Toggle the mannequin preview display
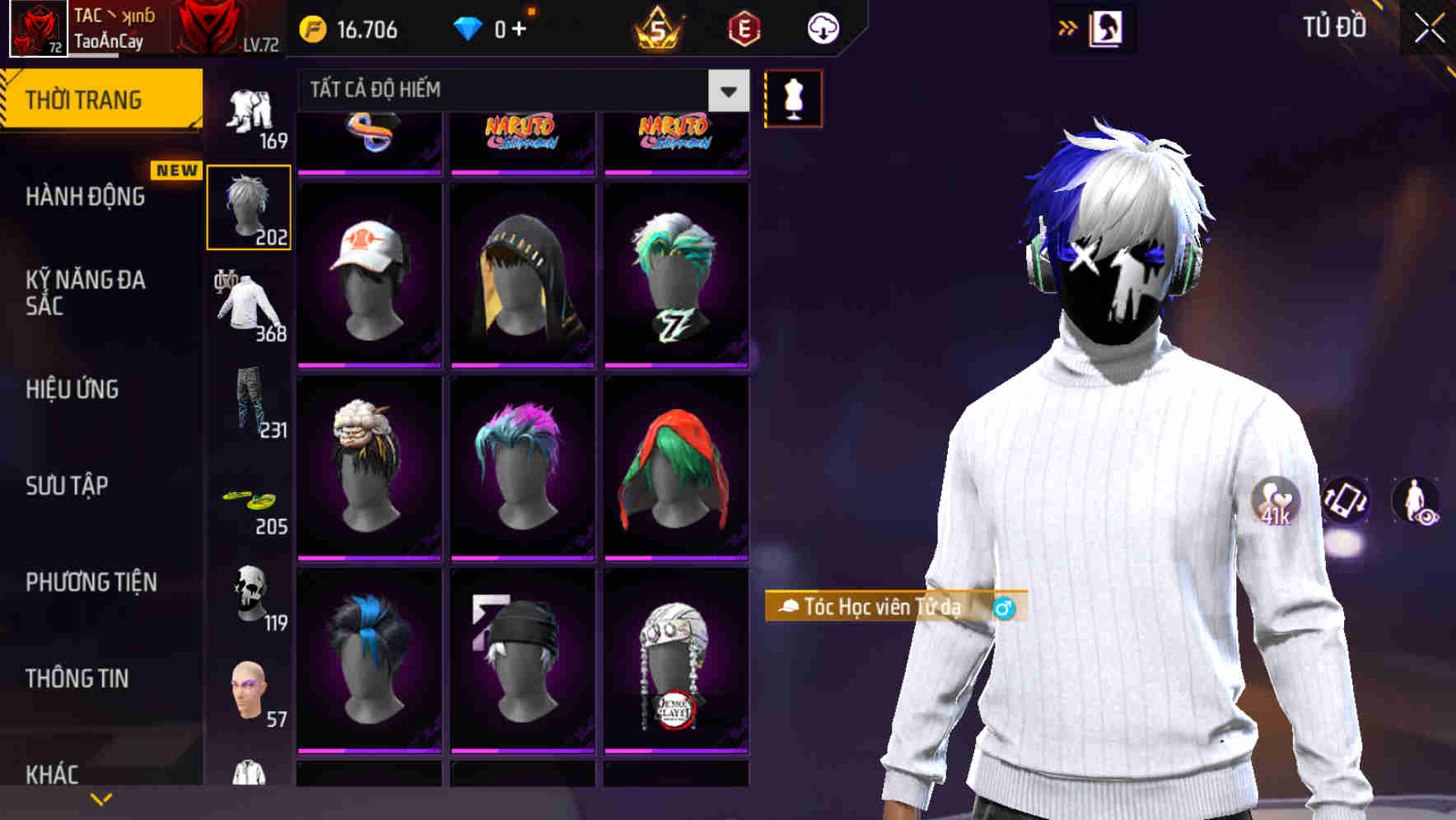The width and height of the screenshot is (1456, 820). [x=793, y=97]
